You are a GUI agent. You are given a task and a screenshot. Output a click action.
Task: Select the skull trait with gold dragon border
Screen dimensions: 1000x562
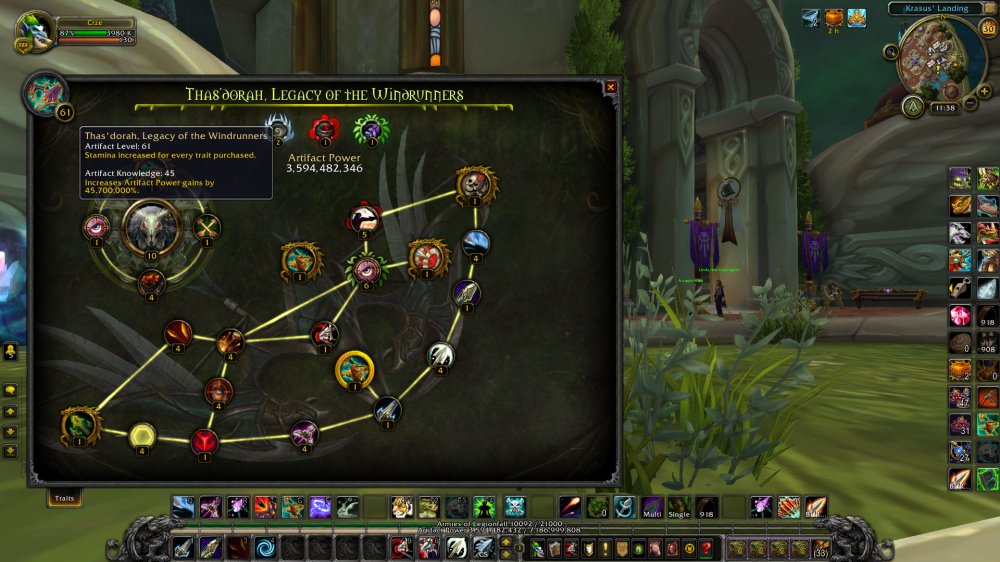coord(476,184)
